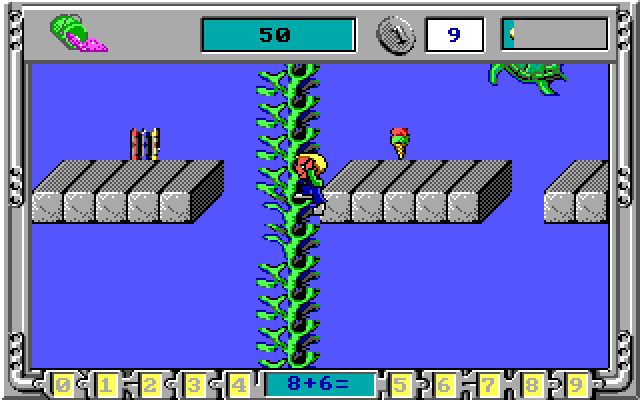
Task: Choose the digit 1 tile
Action: click(107, 384)
